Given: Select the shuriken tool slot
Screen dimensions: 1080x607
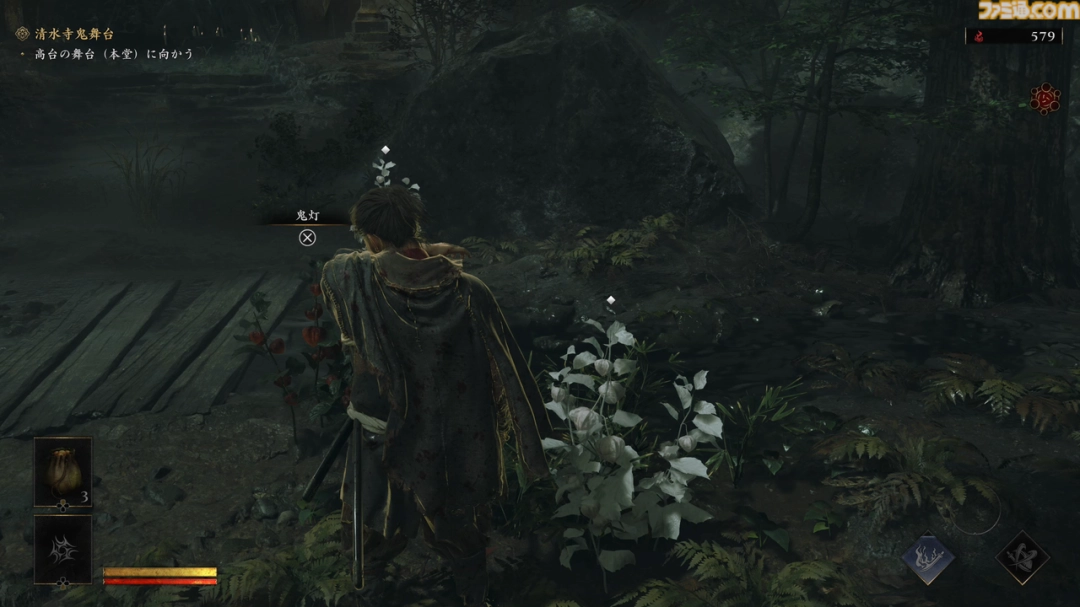Looking at the screenshot, I should [x=63, y=548].
